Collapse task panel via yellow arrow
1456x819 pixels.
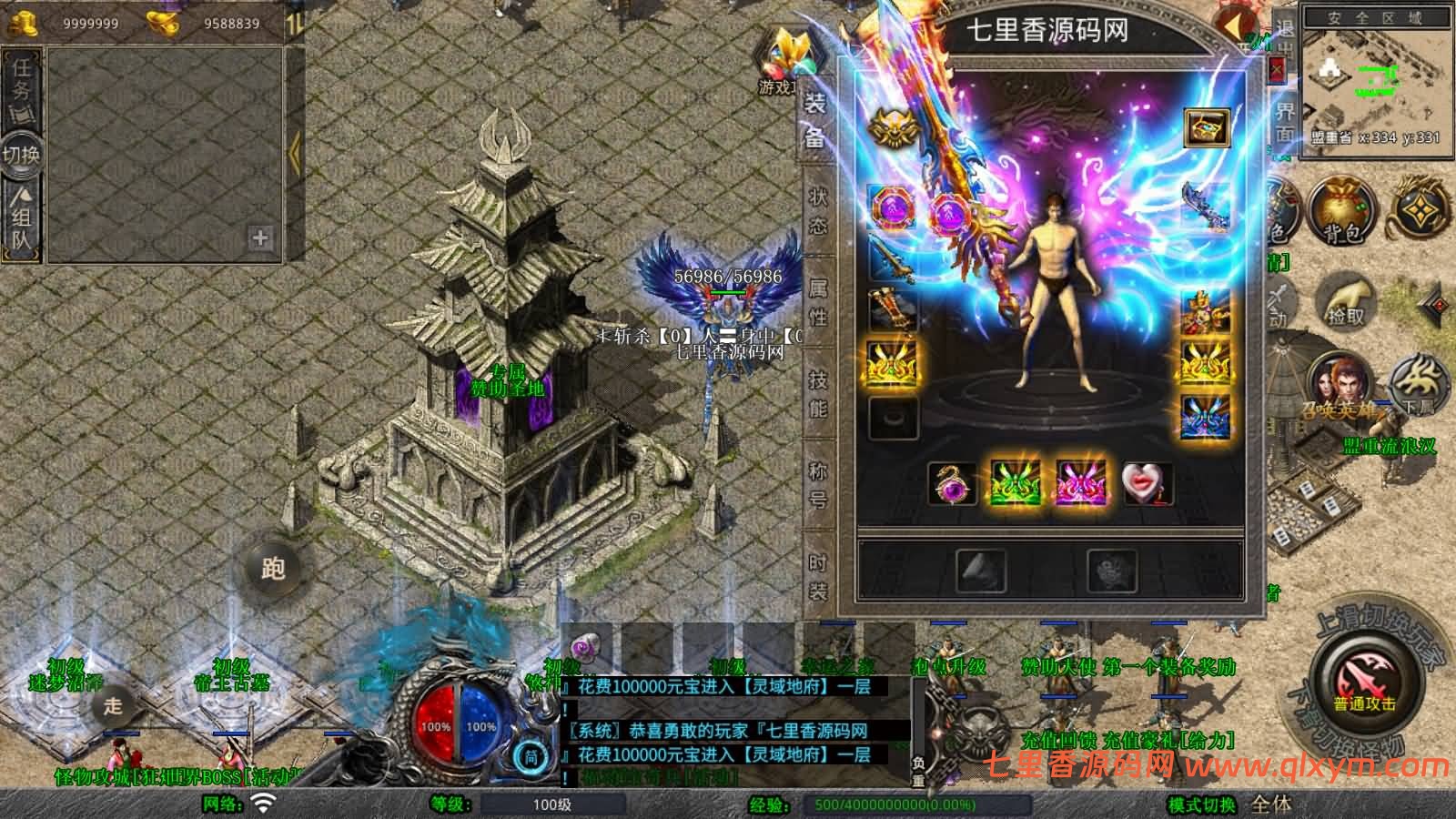pos(295,153)
